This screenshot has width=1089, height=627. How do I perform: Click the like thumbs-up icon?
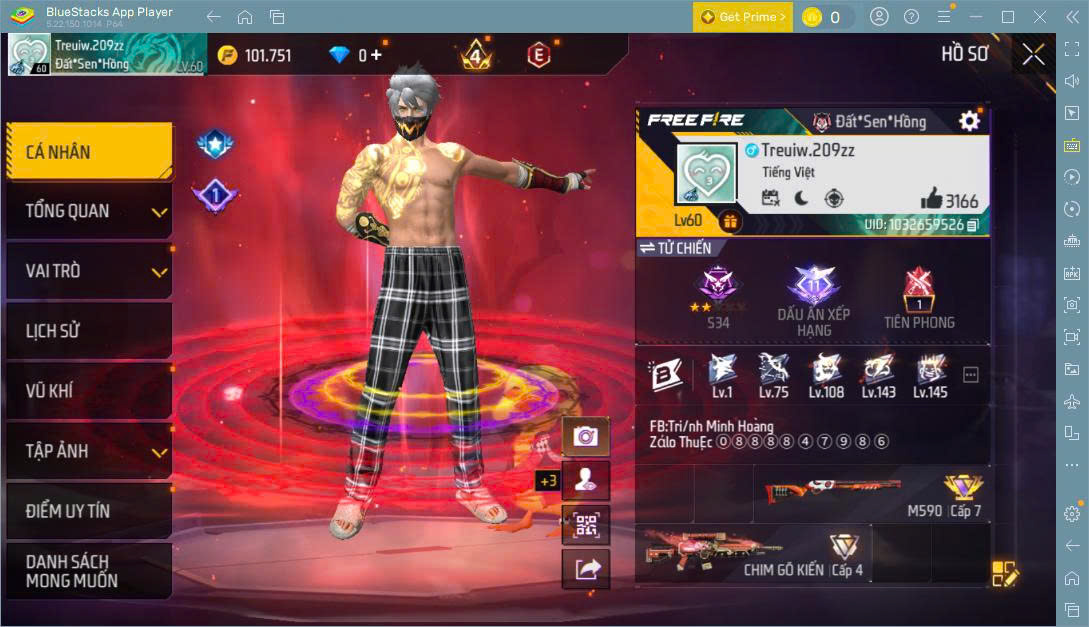tap(931, 198)
